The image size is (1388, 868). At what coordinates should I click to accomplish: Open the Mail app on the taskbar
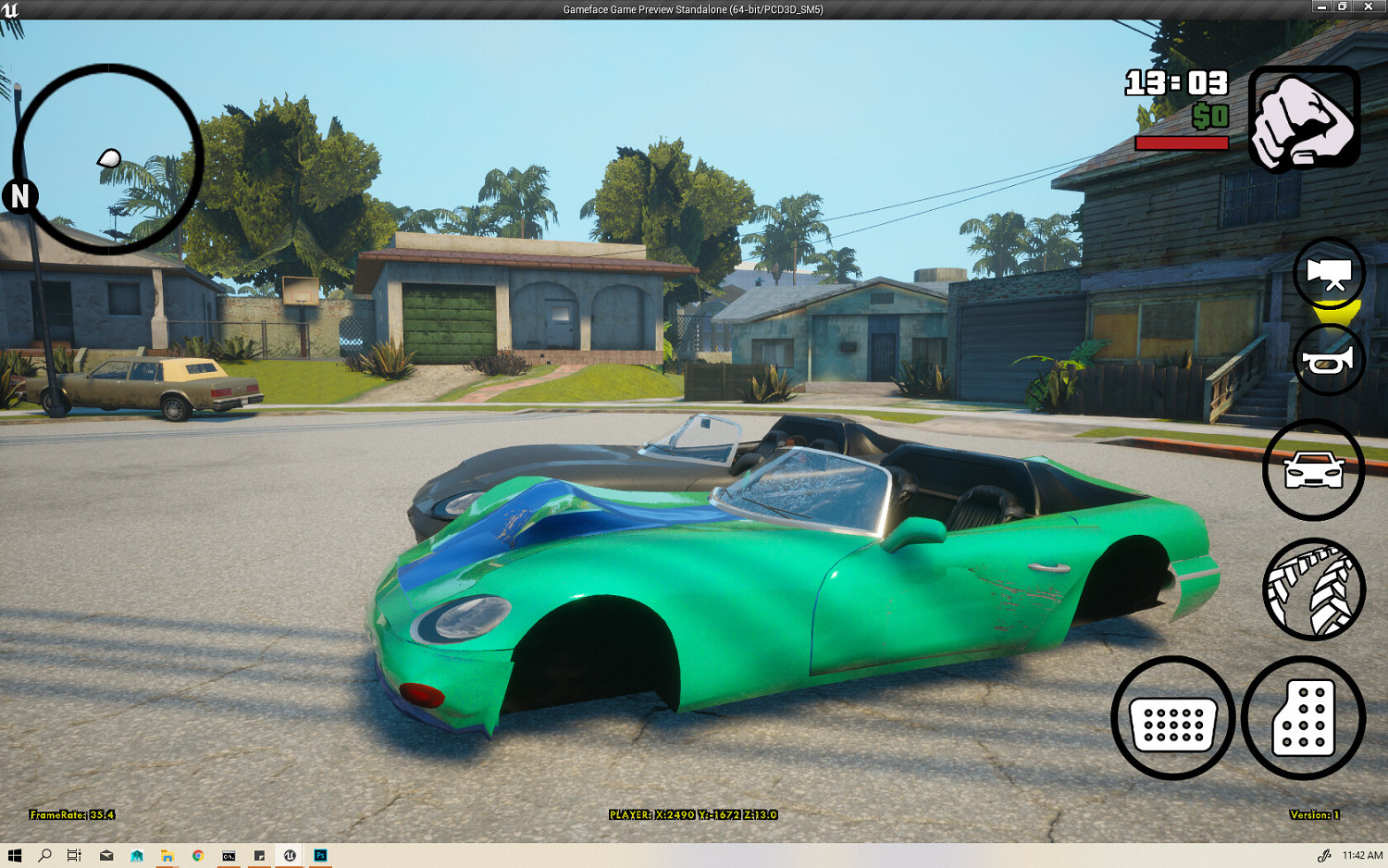point(106,856)
